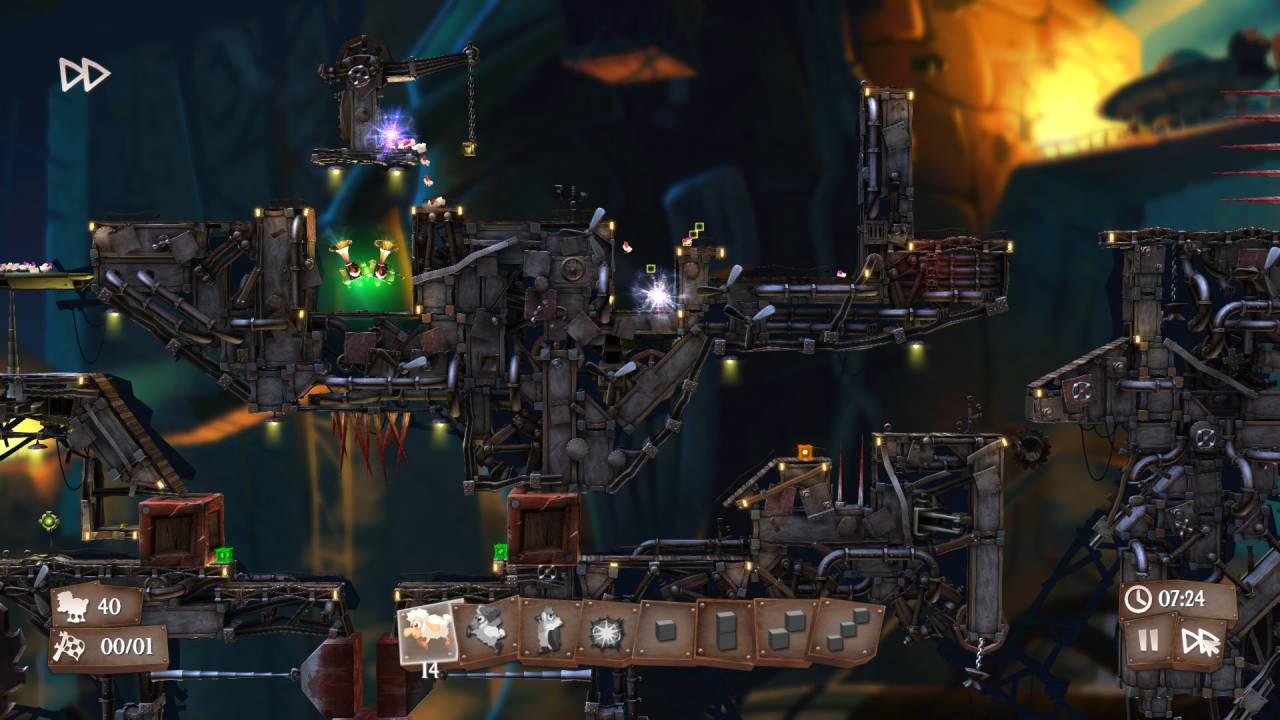Pause the game with the pause button

click(1149, 641)
